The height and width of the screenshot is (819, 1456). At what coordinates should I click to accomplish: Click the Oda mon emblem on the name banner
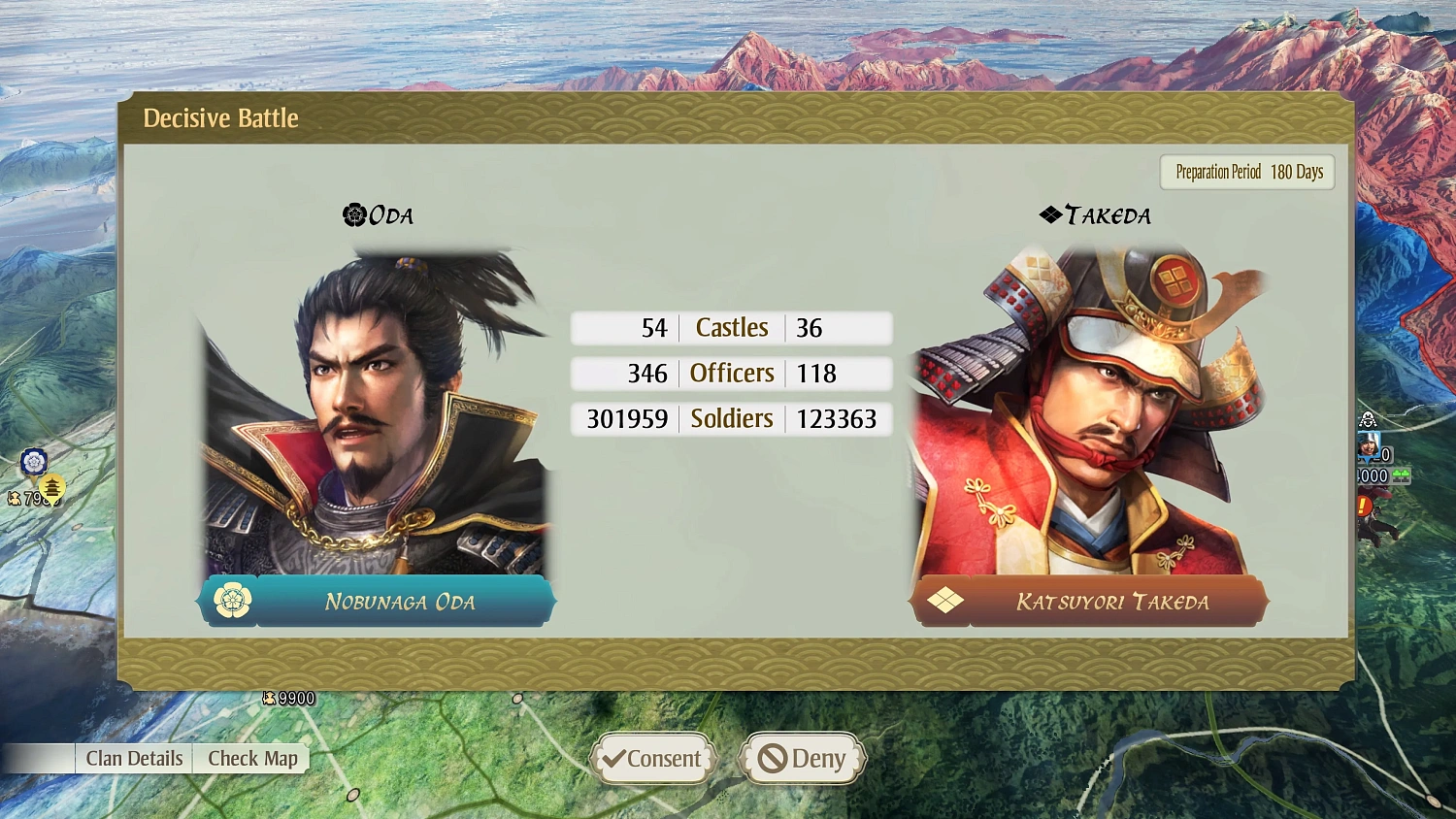click(x=230, y=600)
